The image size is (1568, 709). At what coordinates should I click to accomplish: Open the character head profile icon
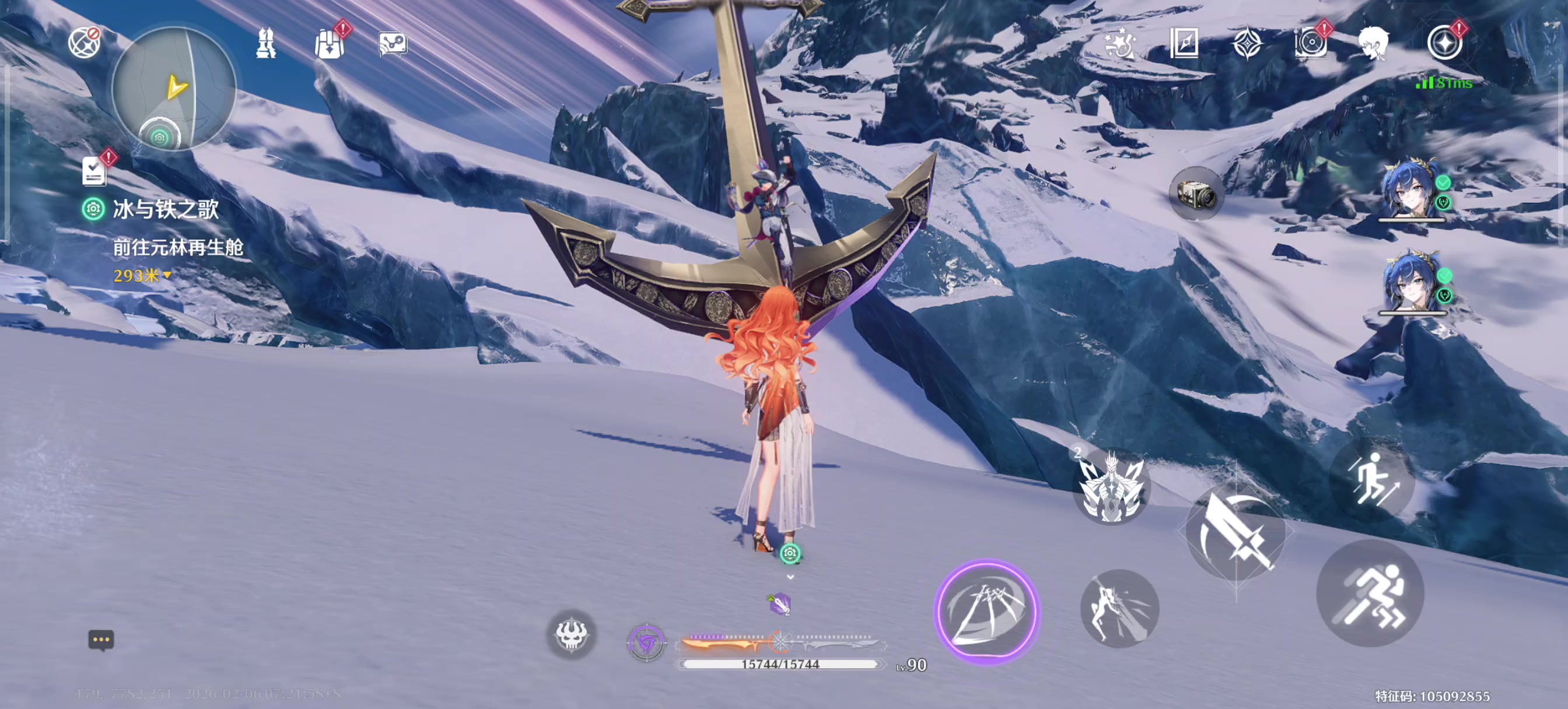(x=1373, y=43)
